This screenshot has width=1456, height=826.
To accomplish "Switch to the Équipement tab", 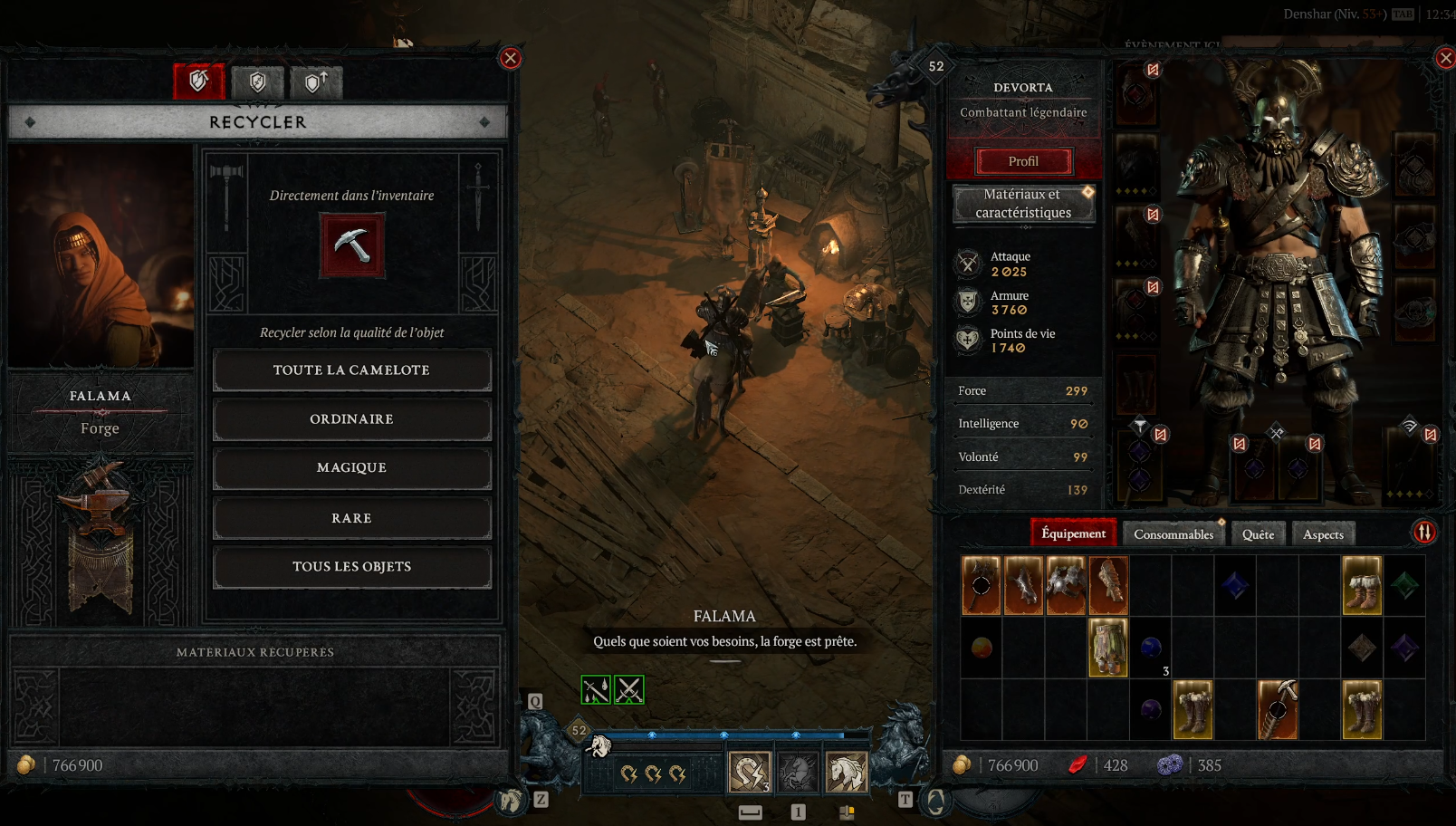I will tap(1073, 533).
